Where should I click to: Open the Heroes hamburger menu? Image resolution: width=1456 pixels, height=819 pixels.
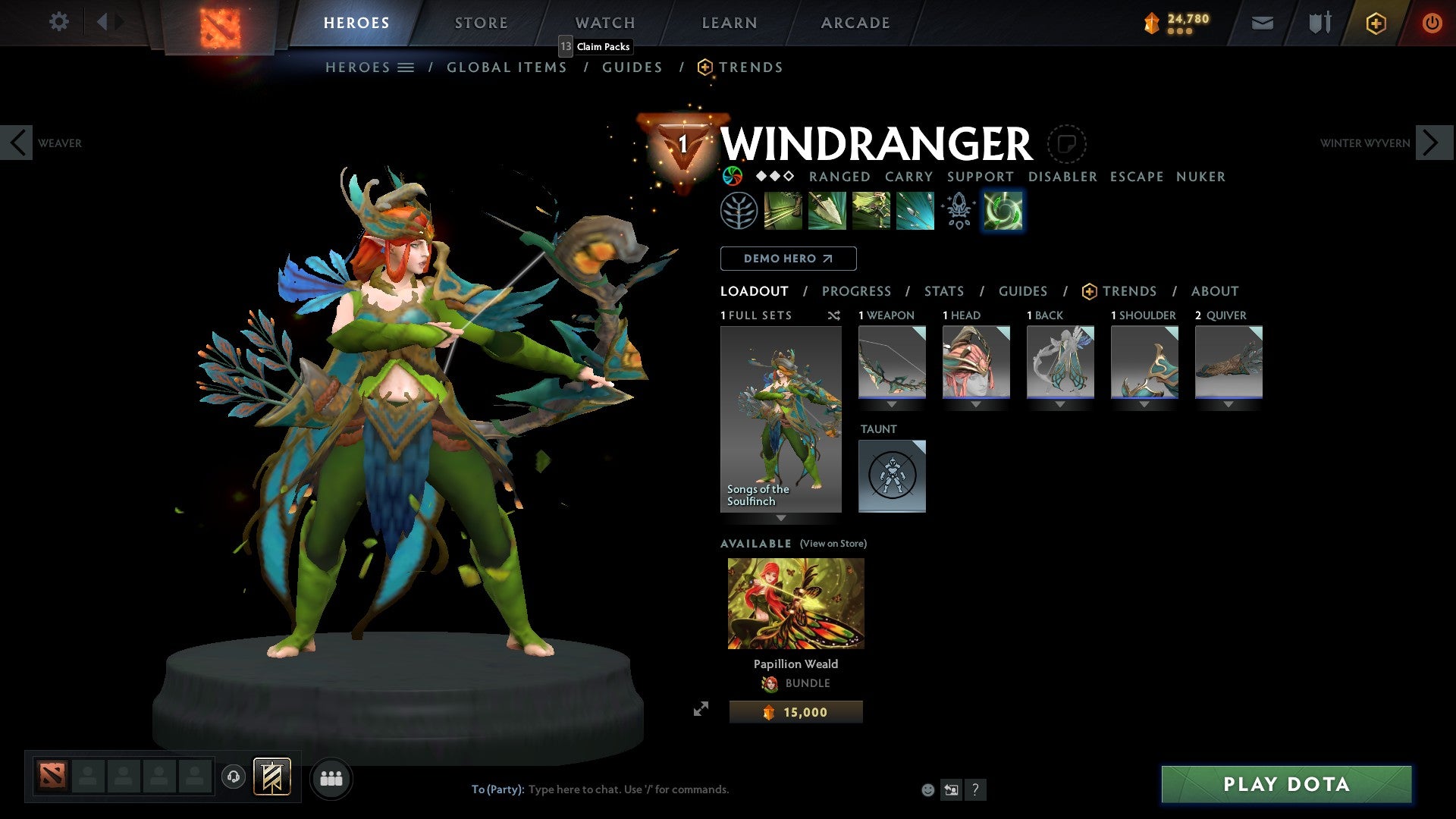(x=406, y=67)
